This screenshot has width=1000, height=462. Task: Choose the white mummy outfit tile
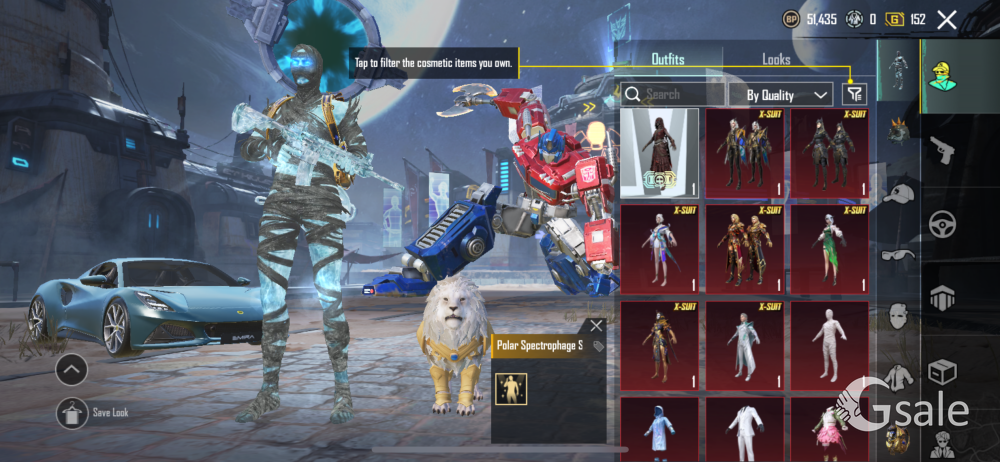[x=829, y=345]
